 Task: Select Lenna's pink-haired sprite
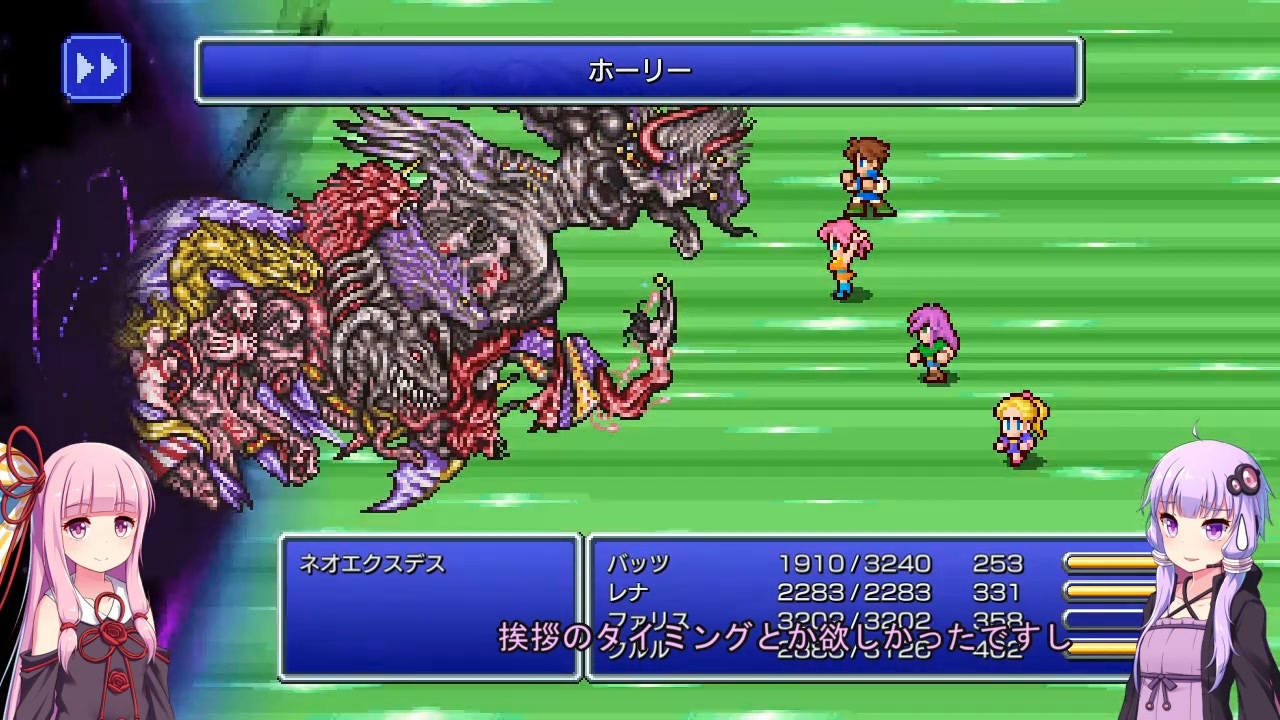tap(840, 255)
